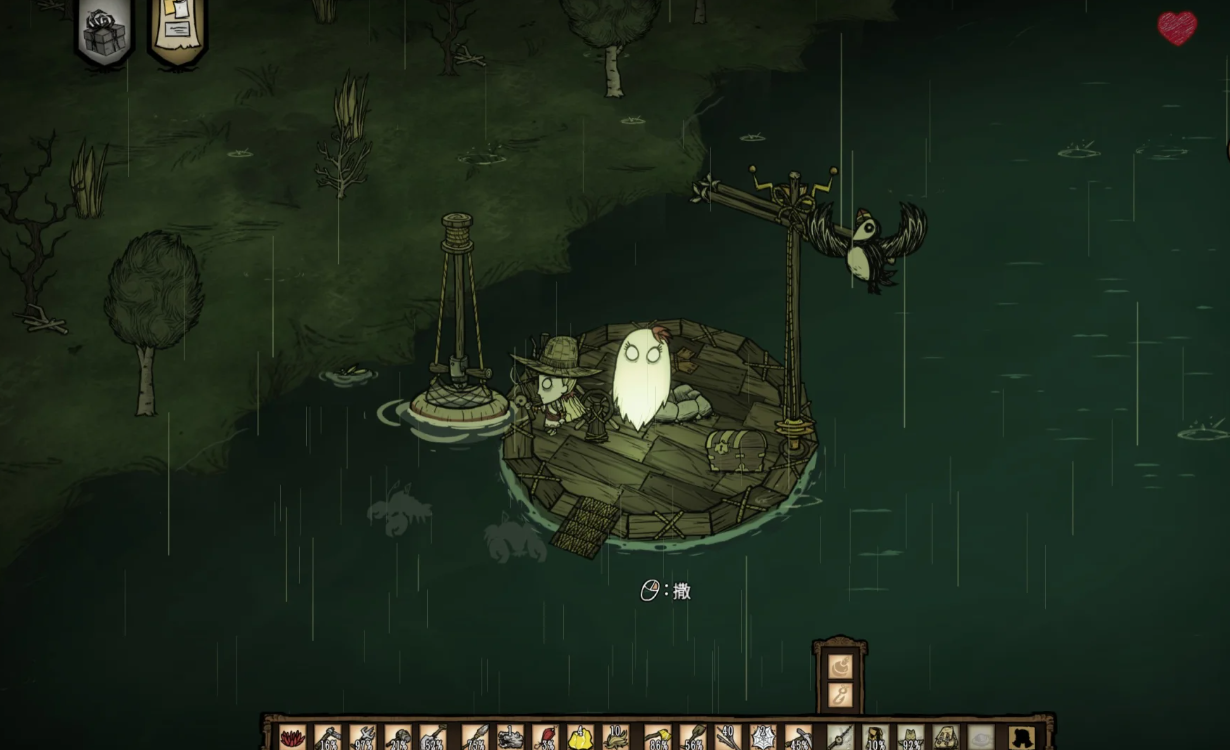The width and height of the screenshot is (1230, 750).
Task: Select the red petals inventory slot
Action: (292, 738)
